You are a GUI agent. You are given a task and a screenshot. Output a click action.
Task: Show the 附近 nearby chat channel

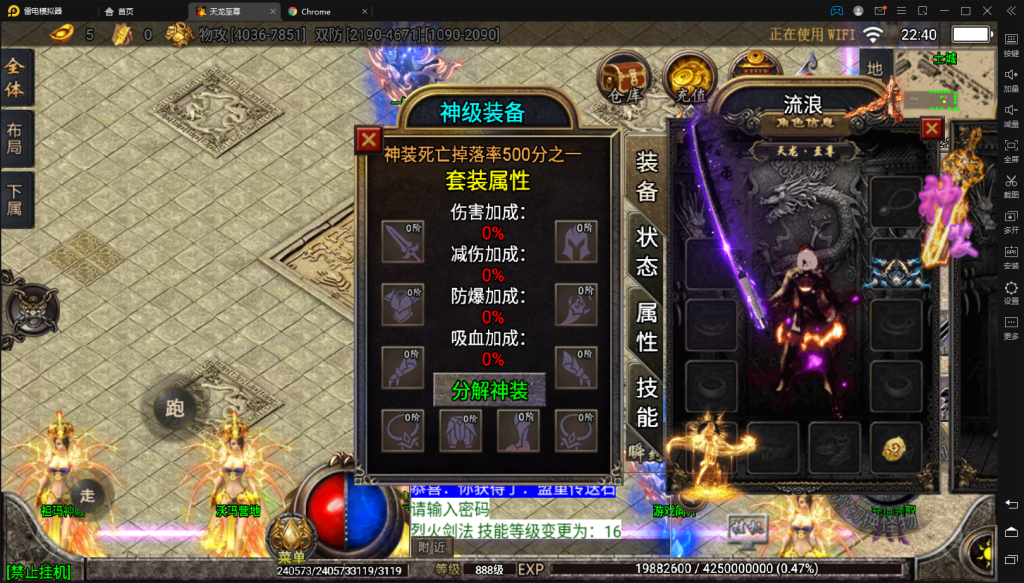click(432, 547)
